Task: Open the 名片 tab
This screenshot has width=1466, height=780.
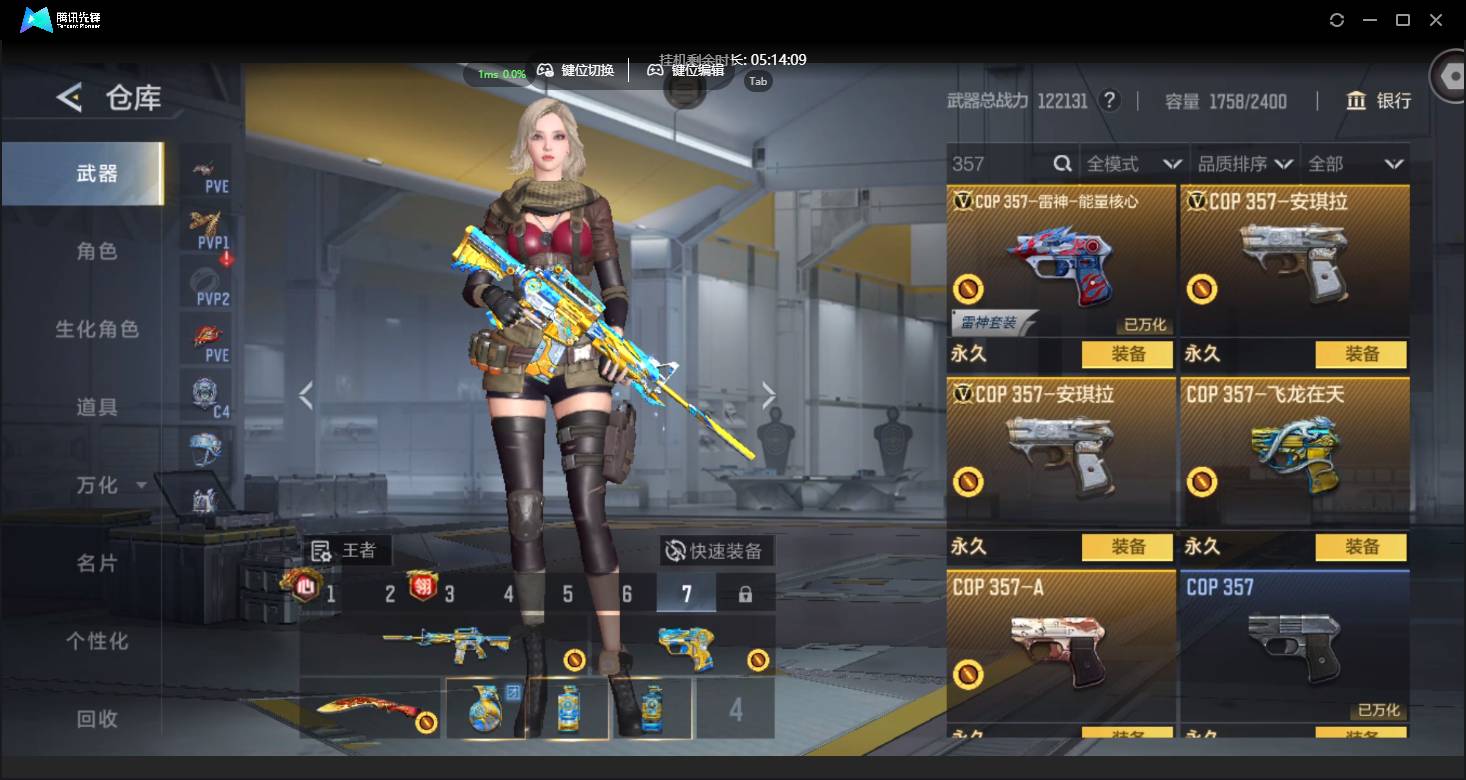Action: (97, 563)
